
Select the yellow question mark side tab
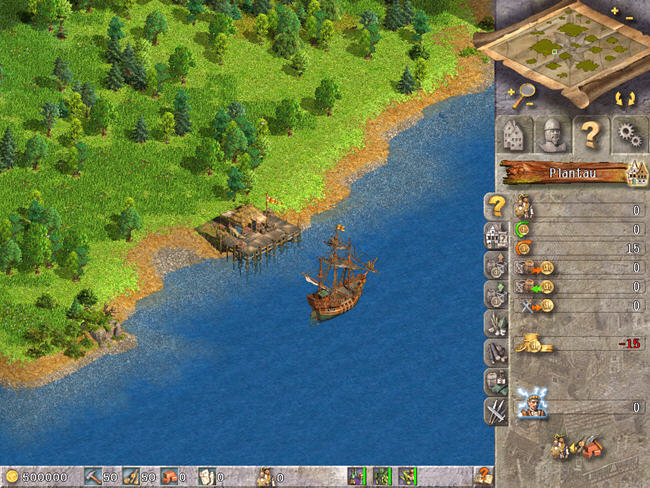tap(496, 207)
